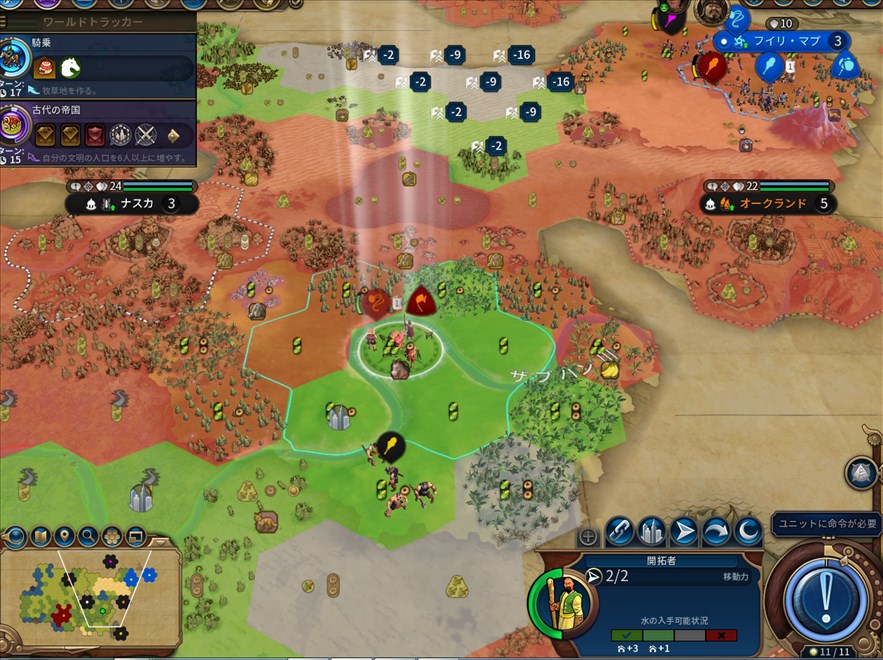Toggle the hex grid button

[112, 537]
